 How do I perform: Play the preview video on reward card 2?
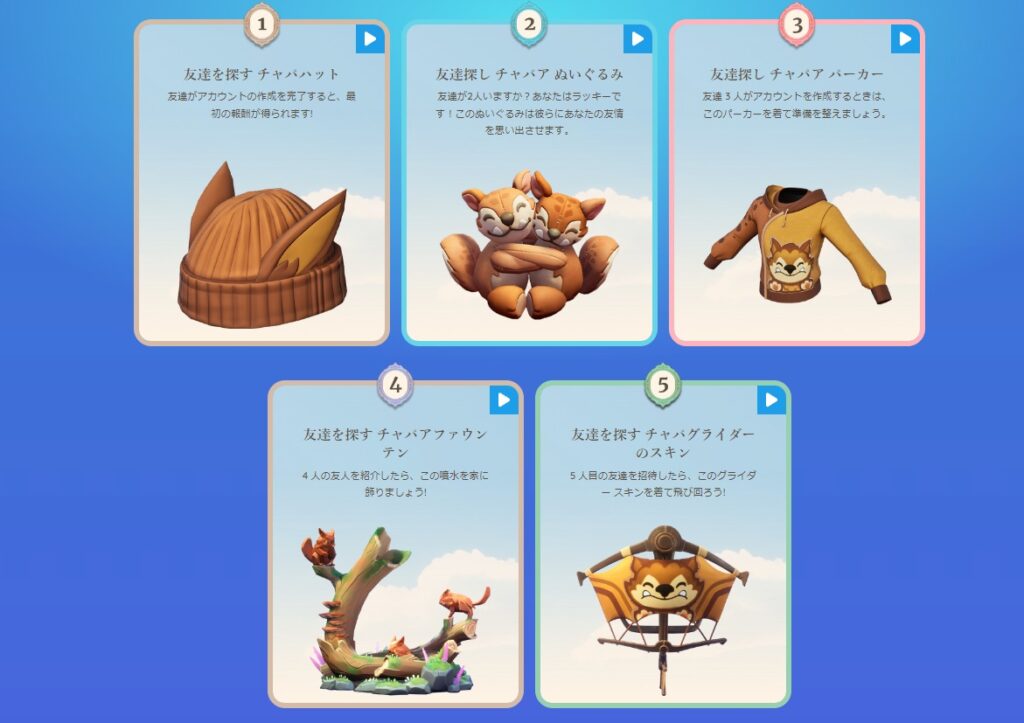637,39
